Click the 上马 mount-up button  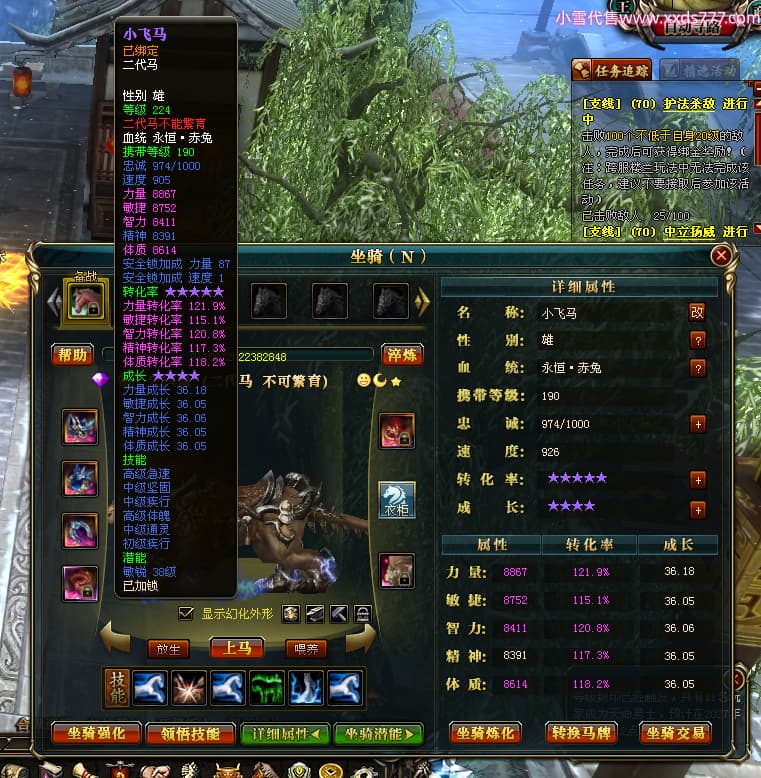tap(237, 648)
